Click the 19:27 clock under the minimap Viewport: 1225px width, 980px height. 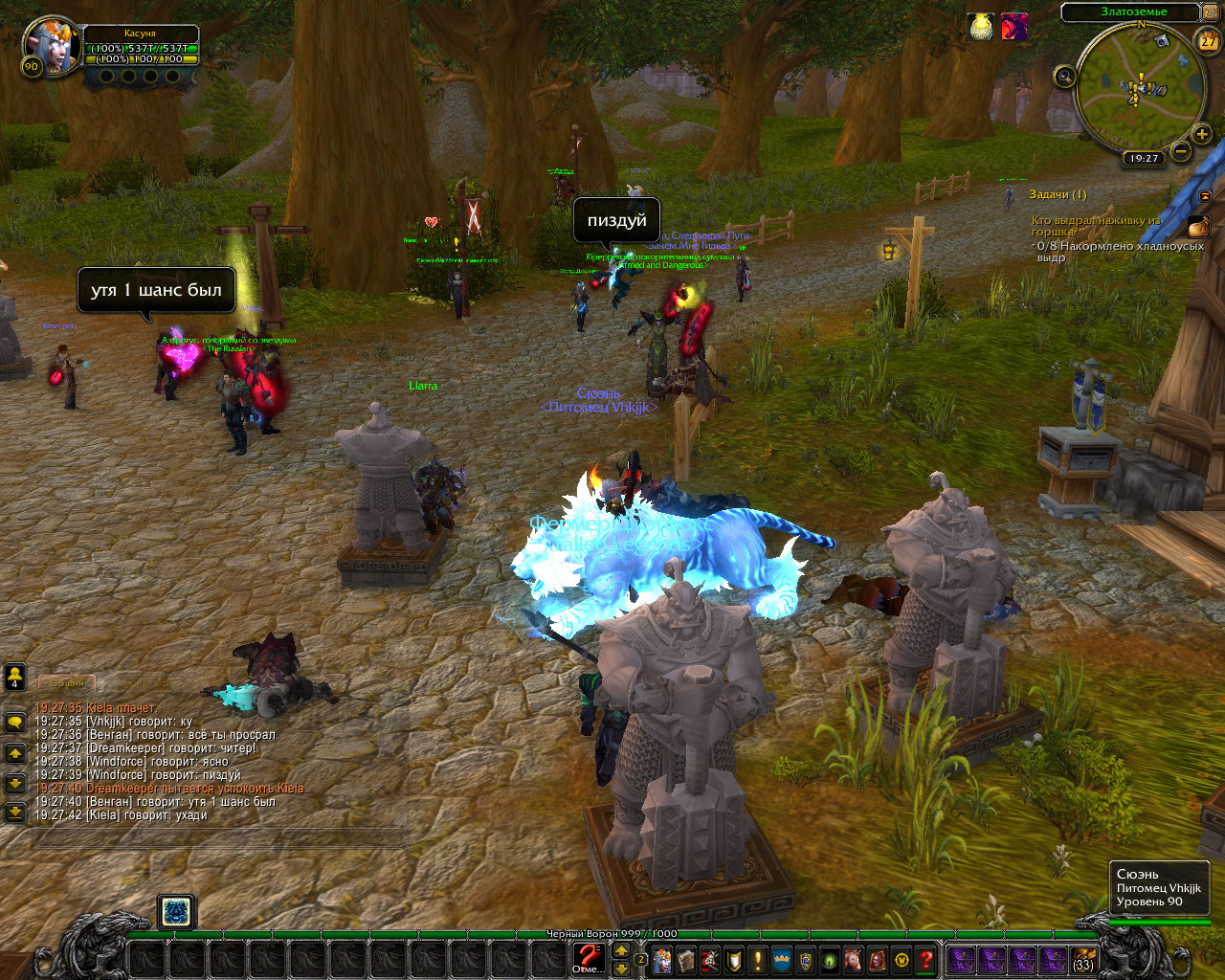point(1143,158)
